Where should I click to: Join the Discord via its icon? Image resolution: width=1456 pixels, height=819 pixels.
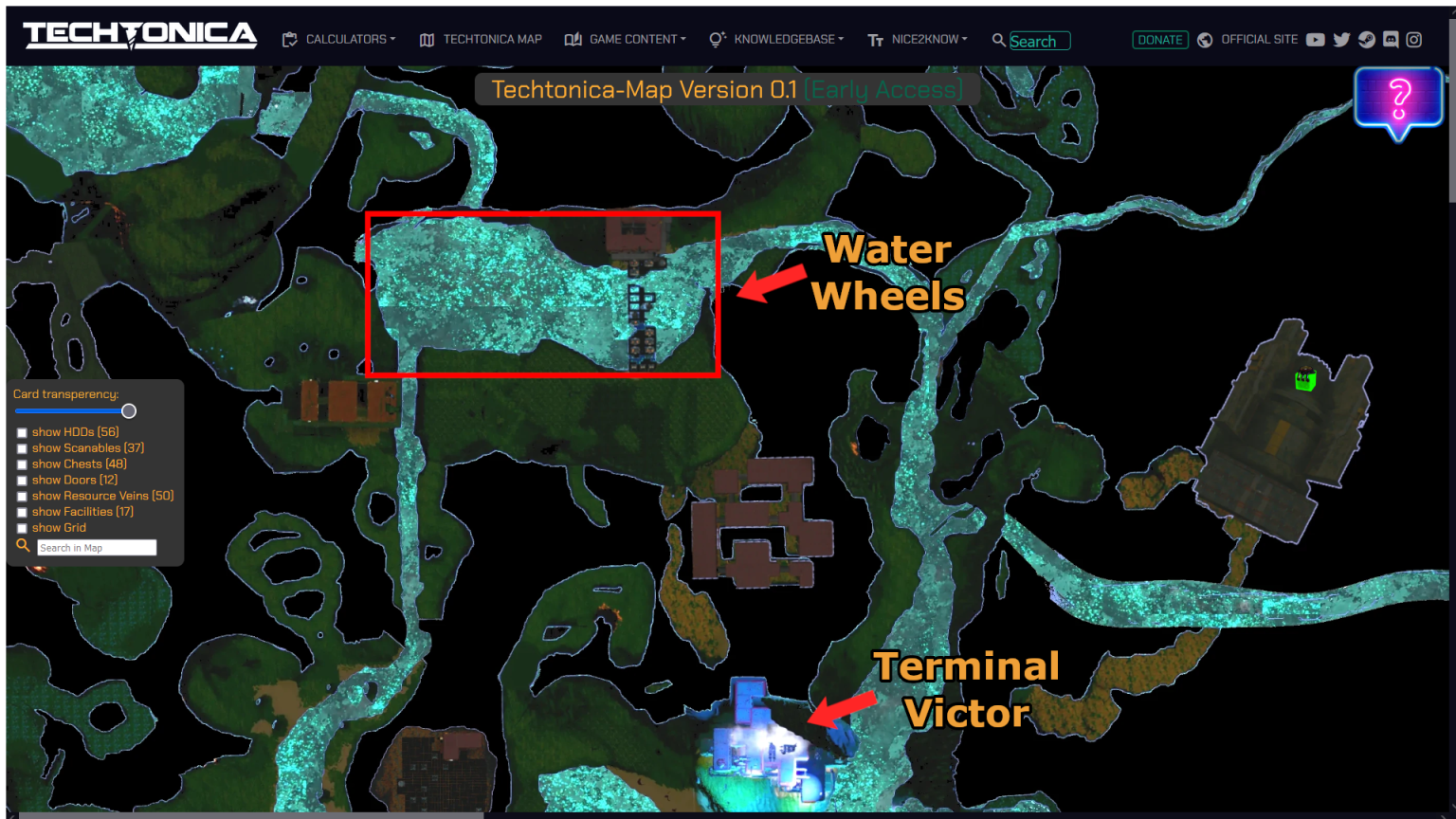click(x=1390, y=39)
